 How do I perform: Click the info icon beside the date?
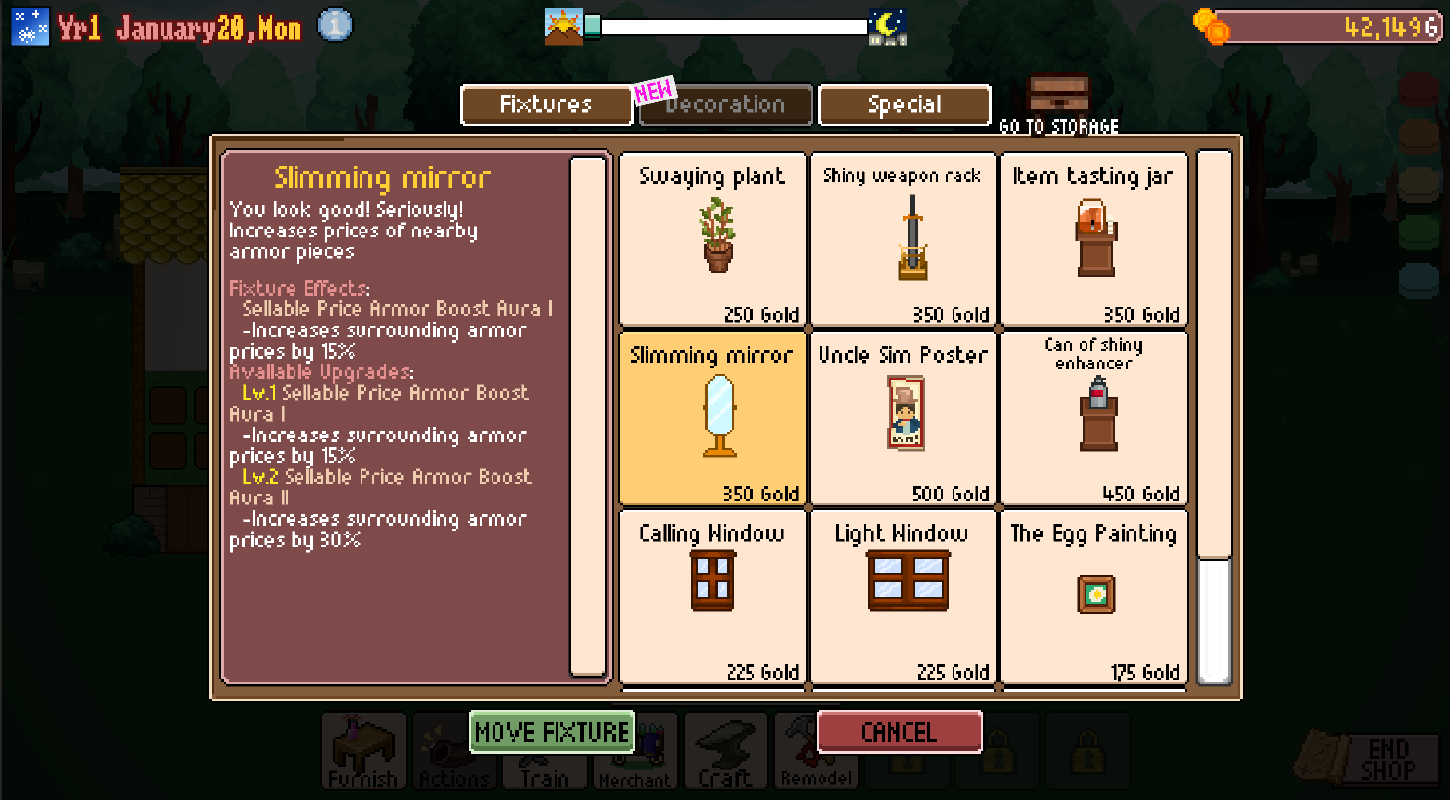coord(335,26)
